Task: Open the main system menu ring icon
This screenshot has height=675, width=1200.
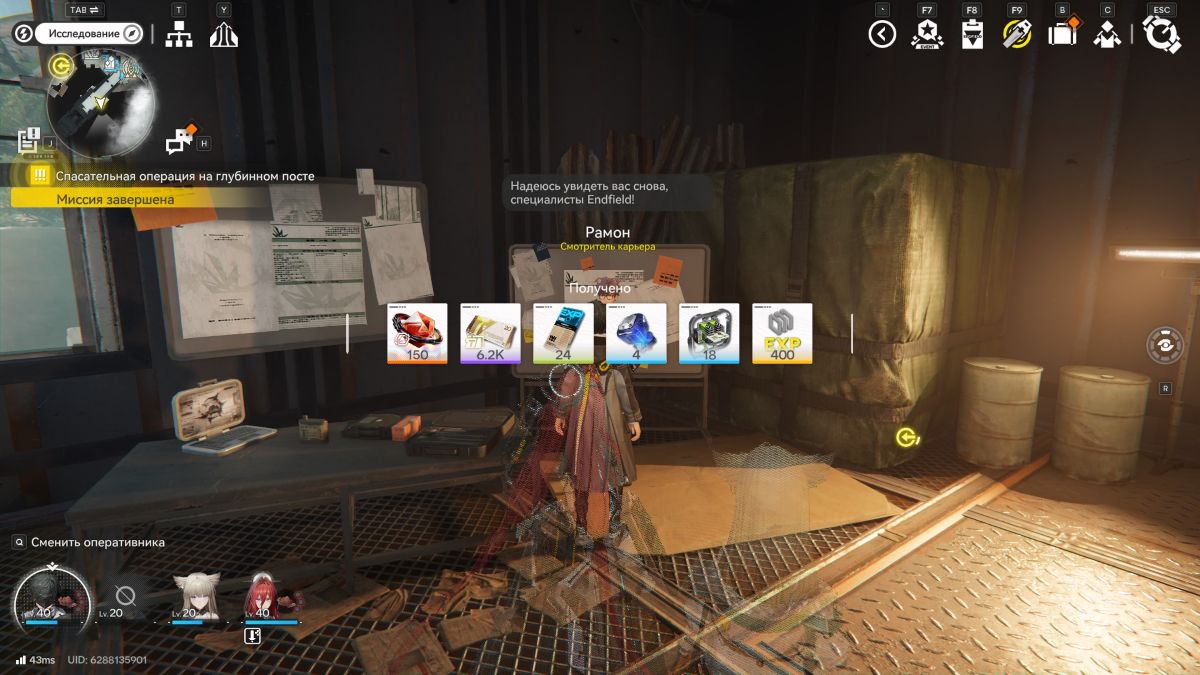Action: click(1162, 35)
